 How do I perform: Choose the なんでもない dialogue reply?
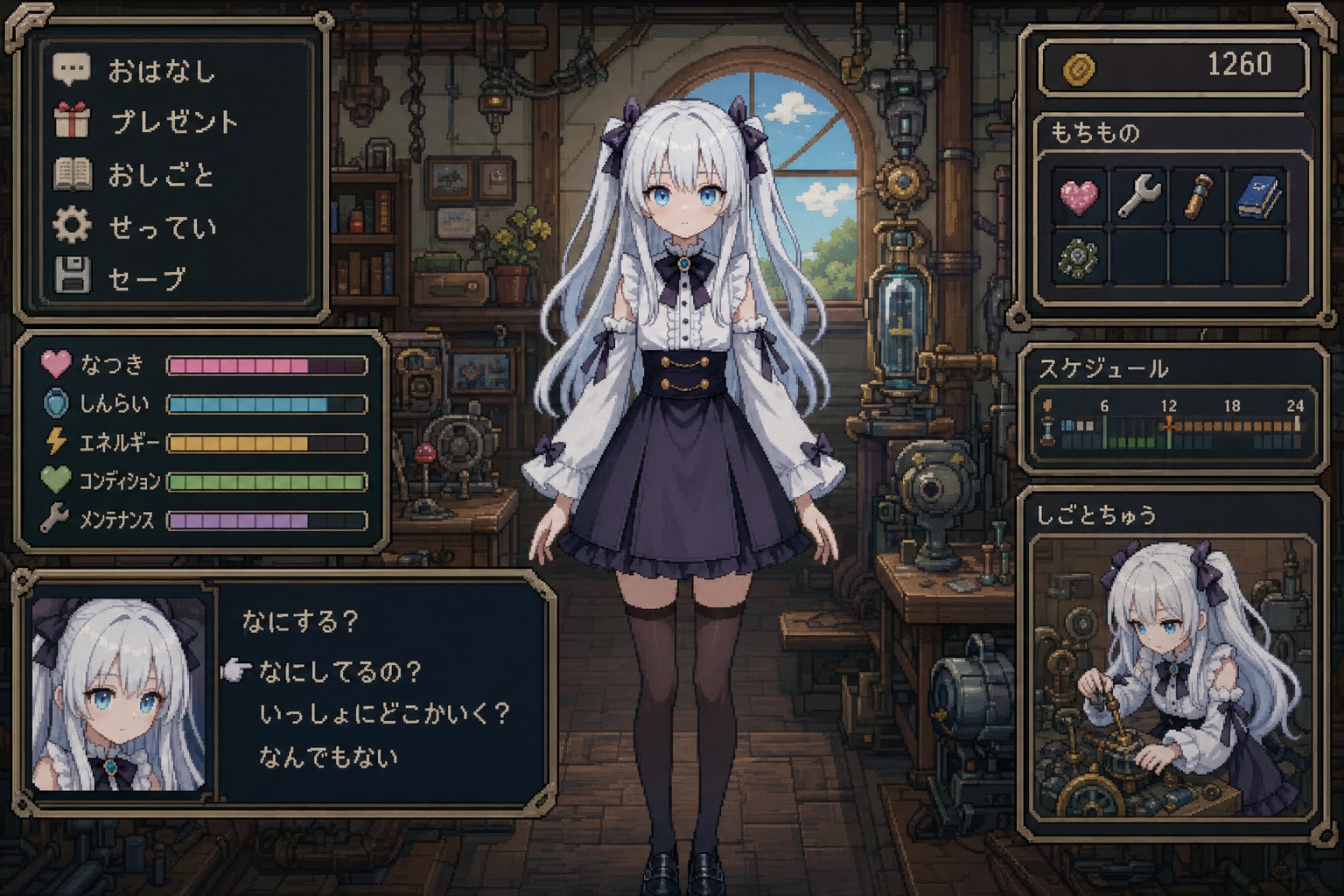[x=331, y=758]
